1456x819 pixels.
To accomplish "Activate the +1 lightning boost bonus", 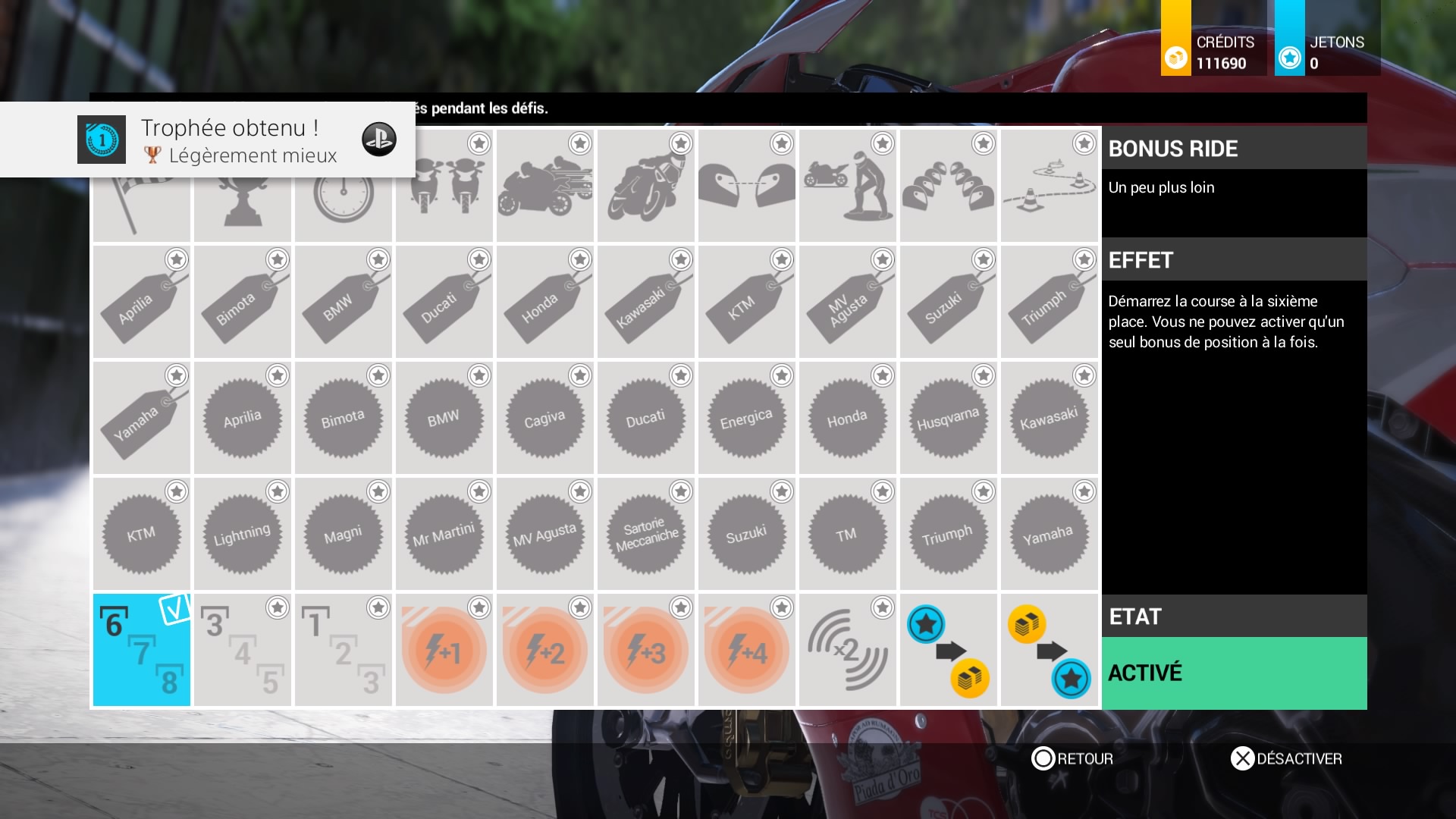I will (x=444, y=650).
